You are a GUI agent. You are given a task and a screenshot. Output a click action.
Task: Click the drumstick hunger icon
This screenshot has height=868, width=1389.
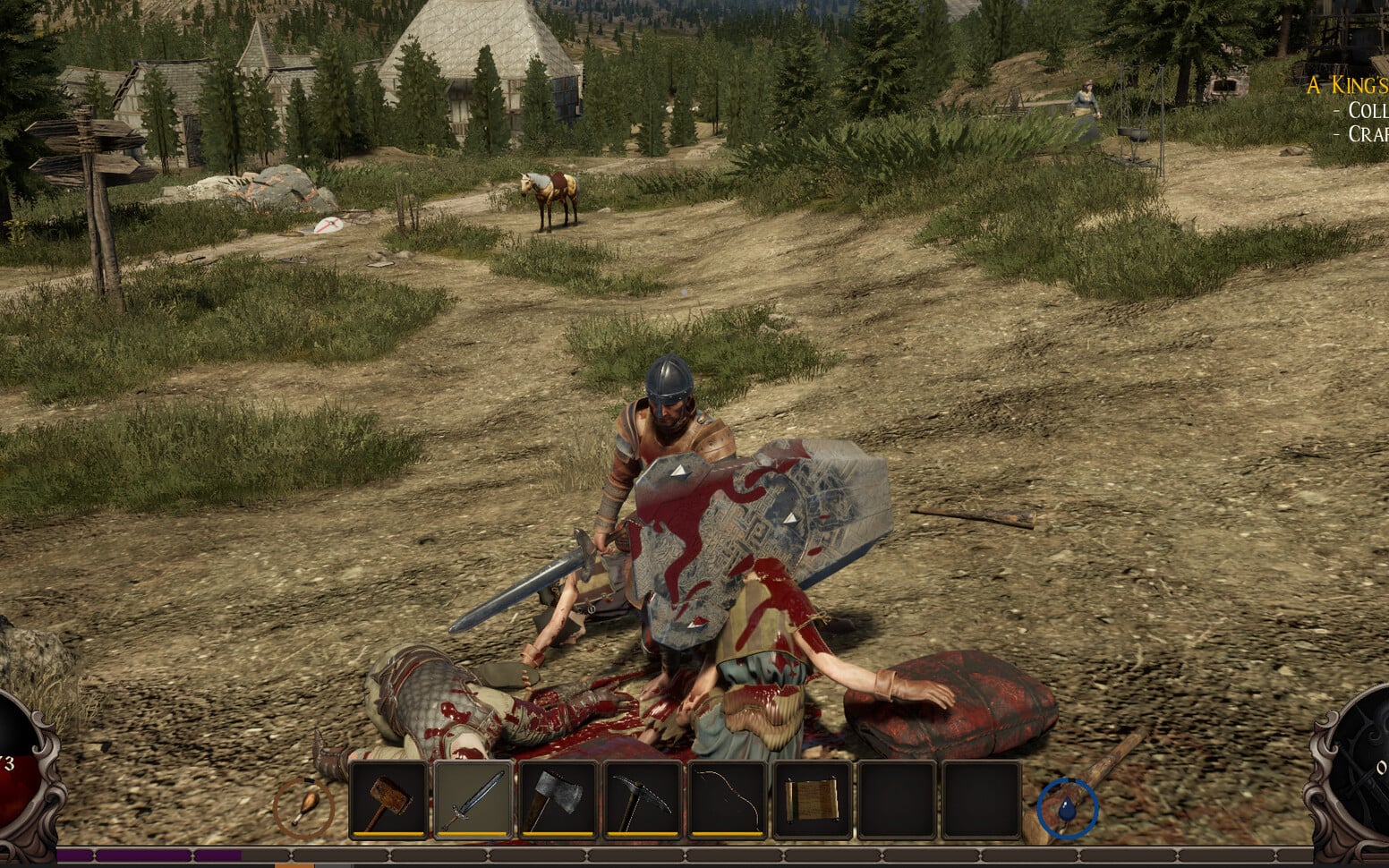tap(304, 806)
